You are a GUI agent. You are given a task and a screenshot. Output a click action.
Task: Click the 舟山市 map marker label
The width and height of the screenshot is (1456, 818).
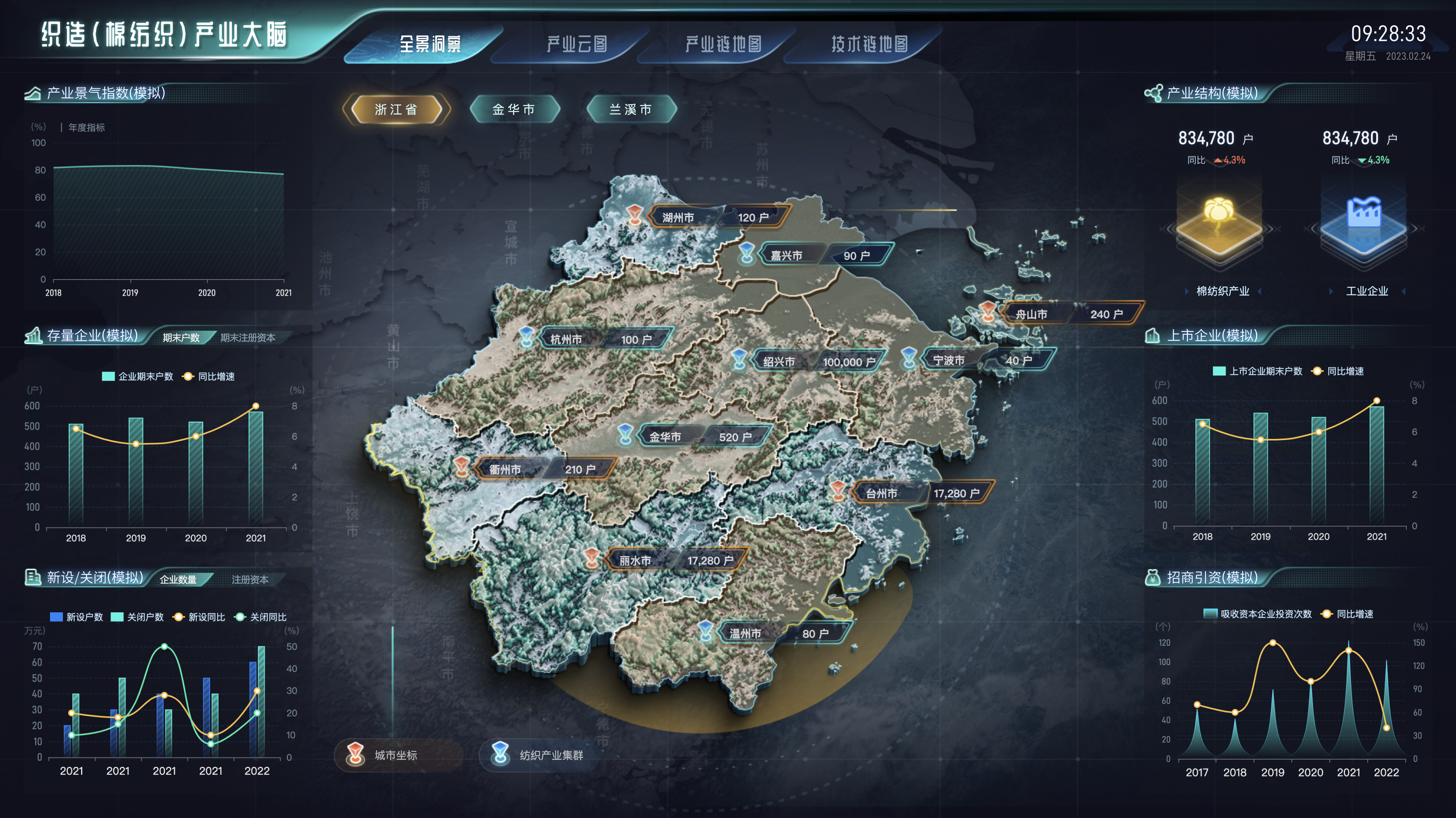[x=1032, y=314]
